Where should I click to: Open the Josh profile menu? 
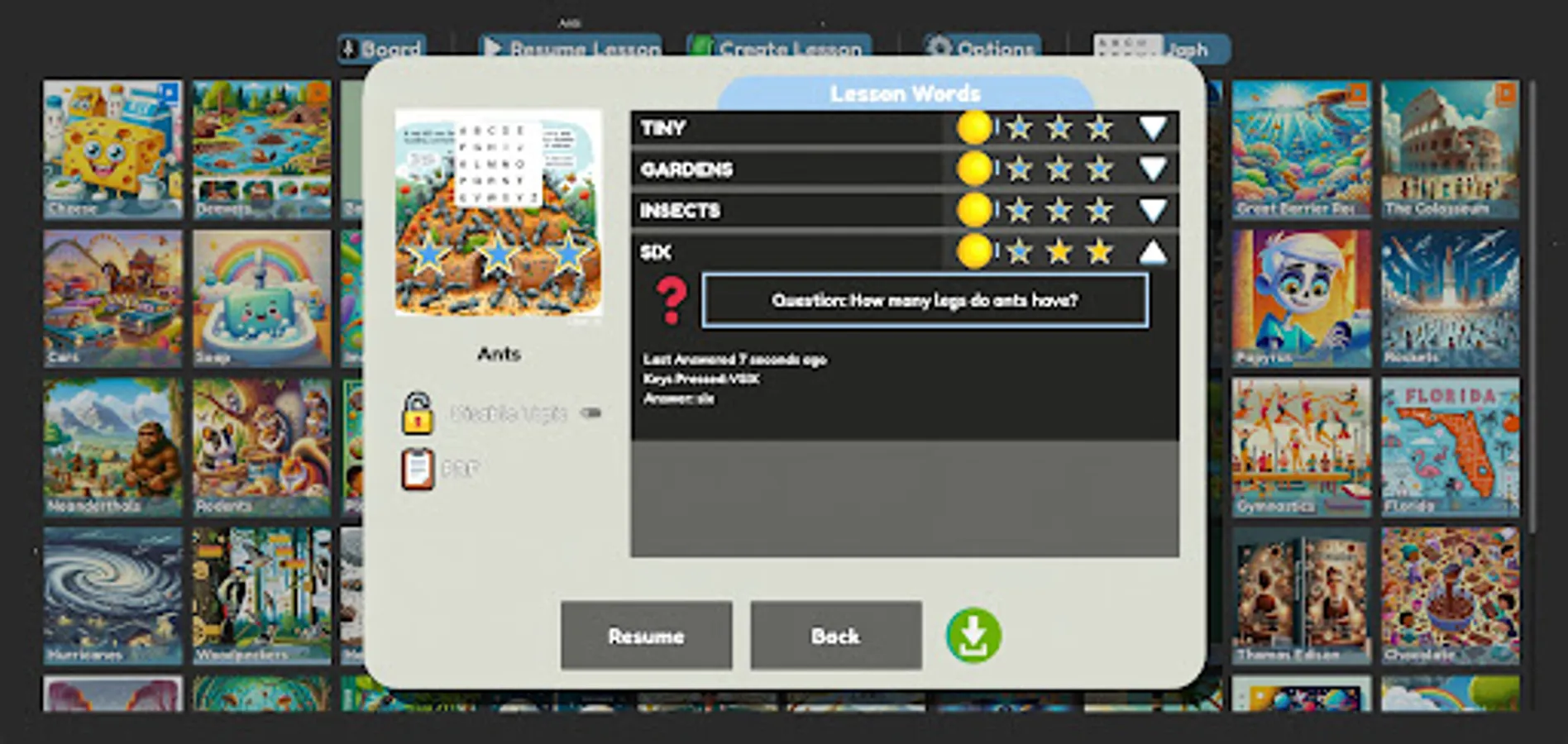click(x=1191, y=48)
